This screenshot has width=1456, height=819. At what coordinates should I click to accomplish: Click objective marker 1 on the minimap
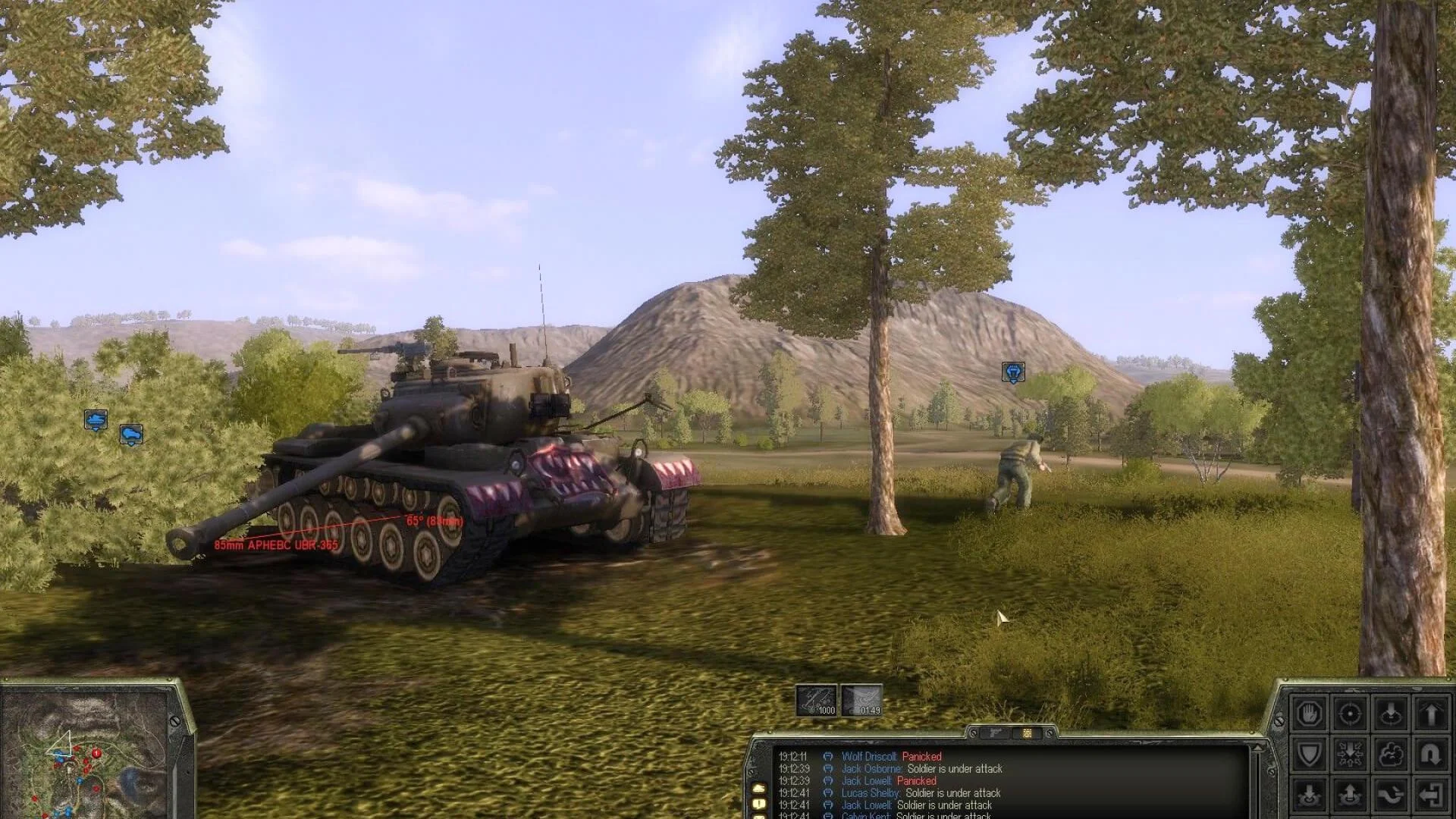point(96,753)
